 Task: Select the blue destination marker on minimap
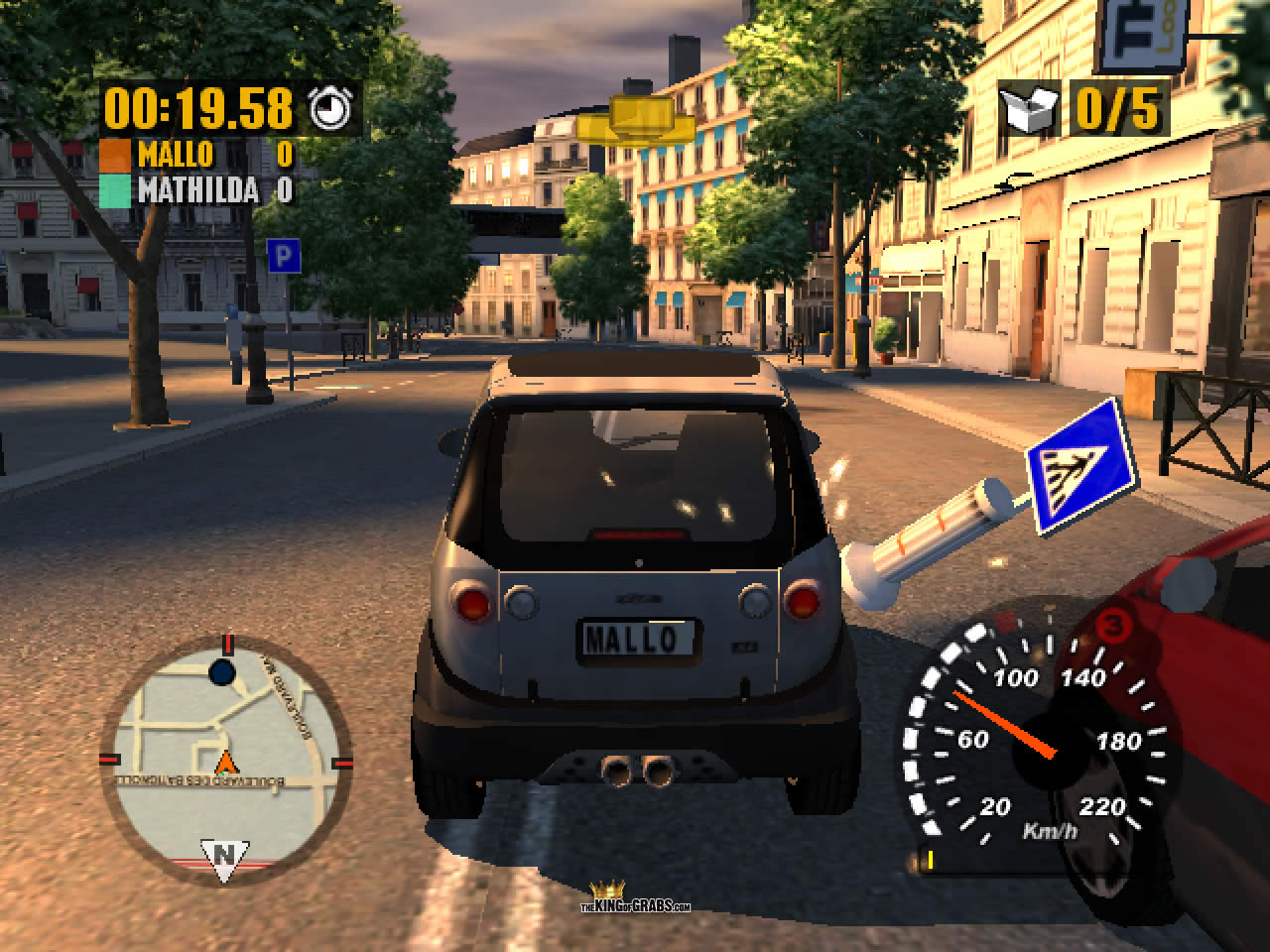coord(222,673)
